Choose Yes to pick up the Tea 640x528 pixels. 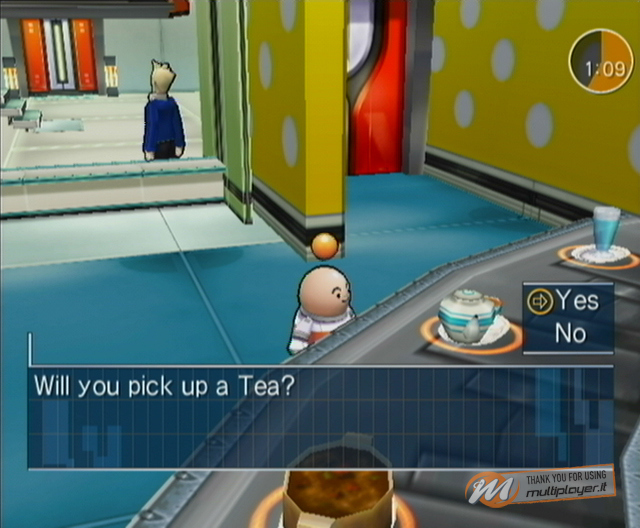(577, 300)
